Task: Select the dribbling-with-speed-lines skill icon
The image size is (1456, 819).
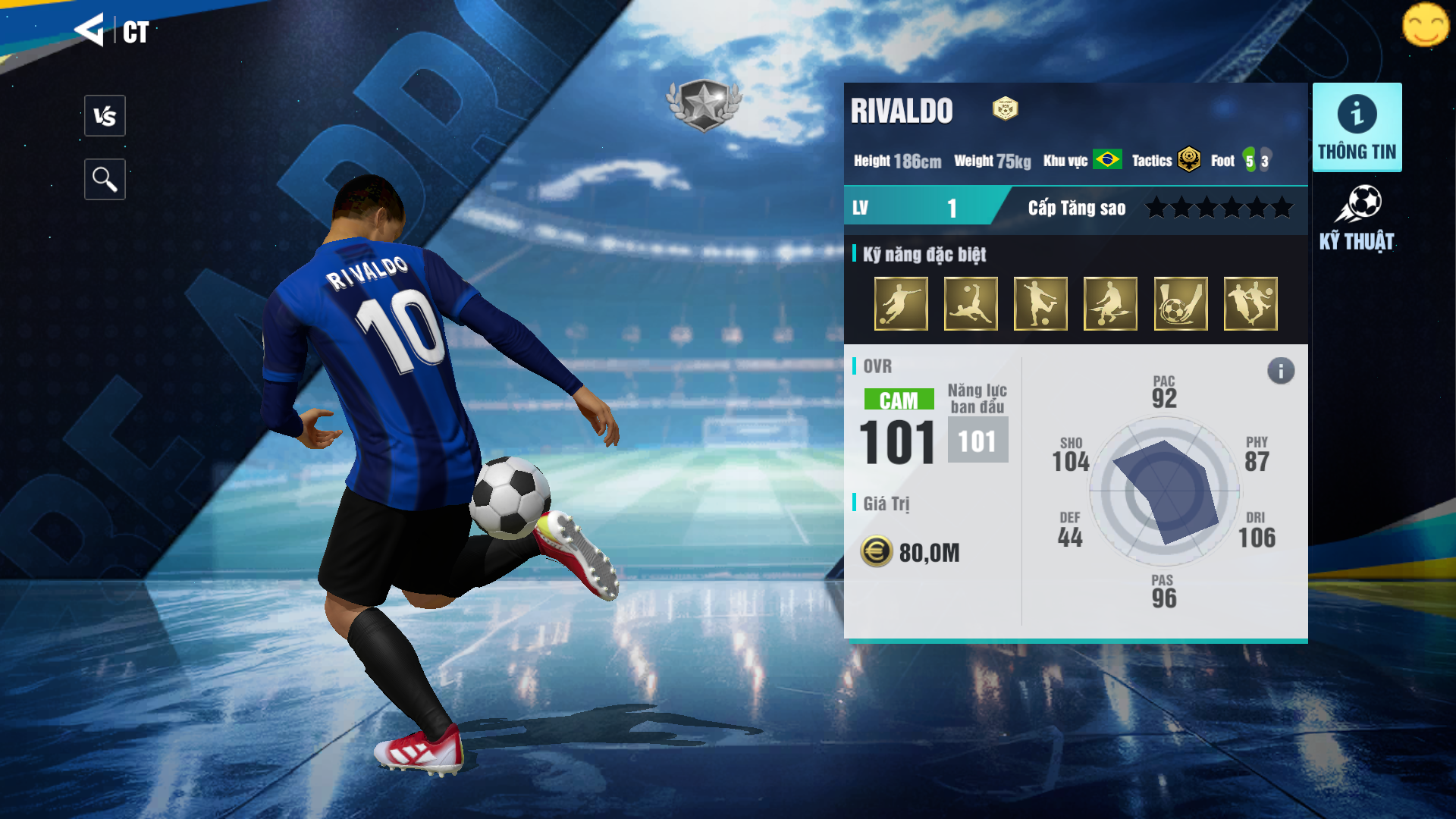Action: point(1110,304)
